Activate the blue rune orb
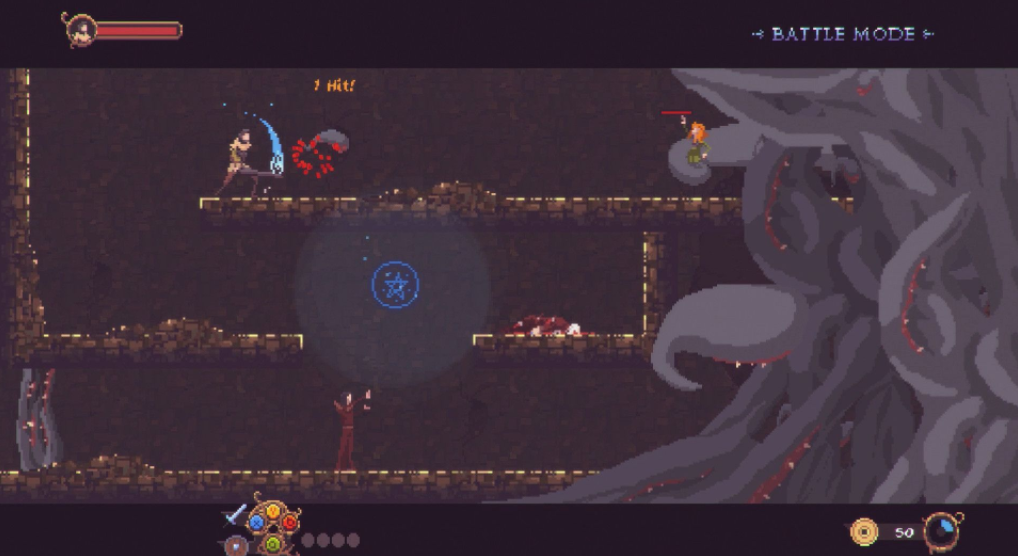The height and width of the screenshot is (556, 1018). tap(257, 522)
